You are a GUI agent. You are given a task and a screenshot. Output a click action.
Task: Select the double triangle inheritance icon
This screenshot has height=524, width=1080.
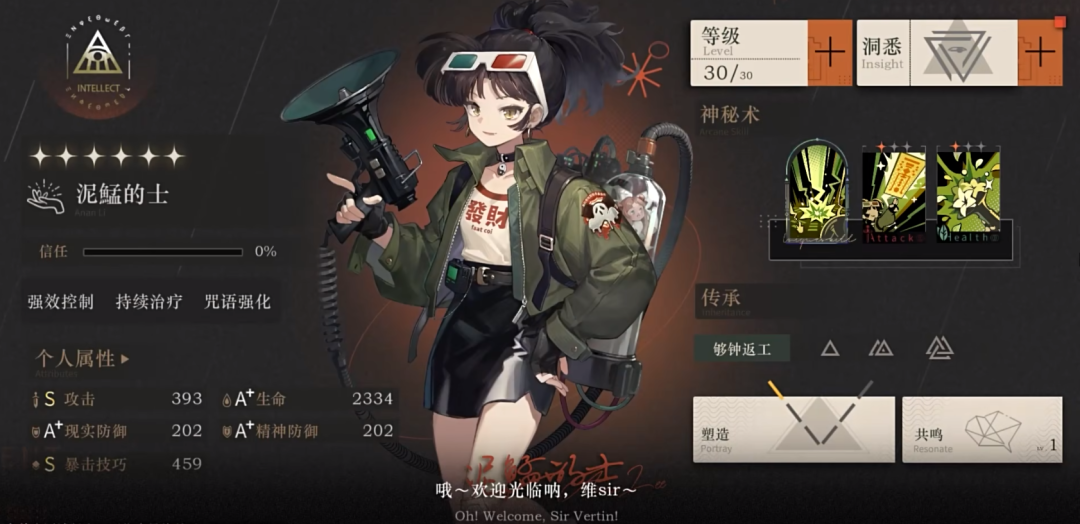click(x=881, y=348)
